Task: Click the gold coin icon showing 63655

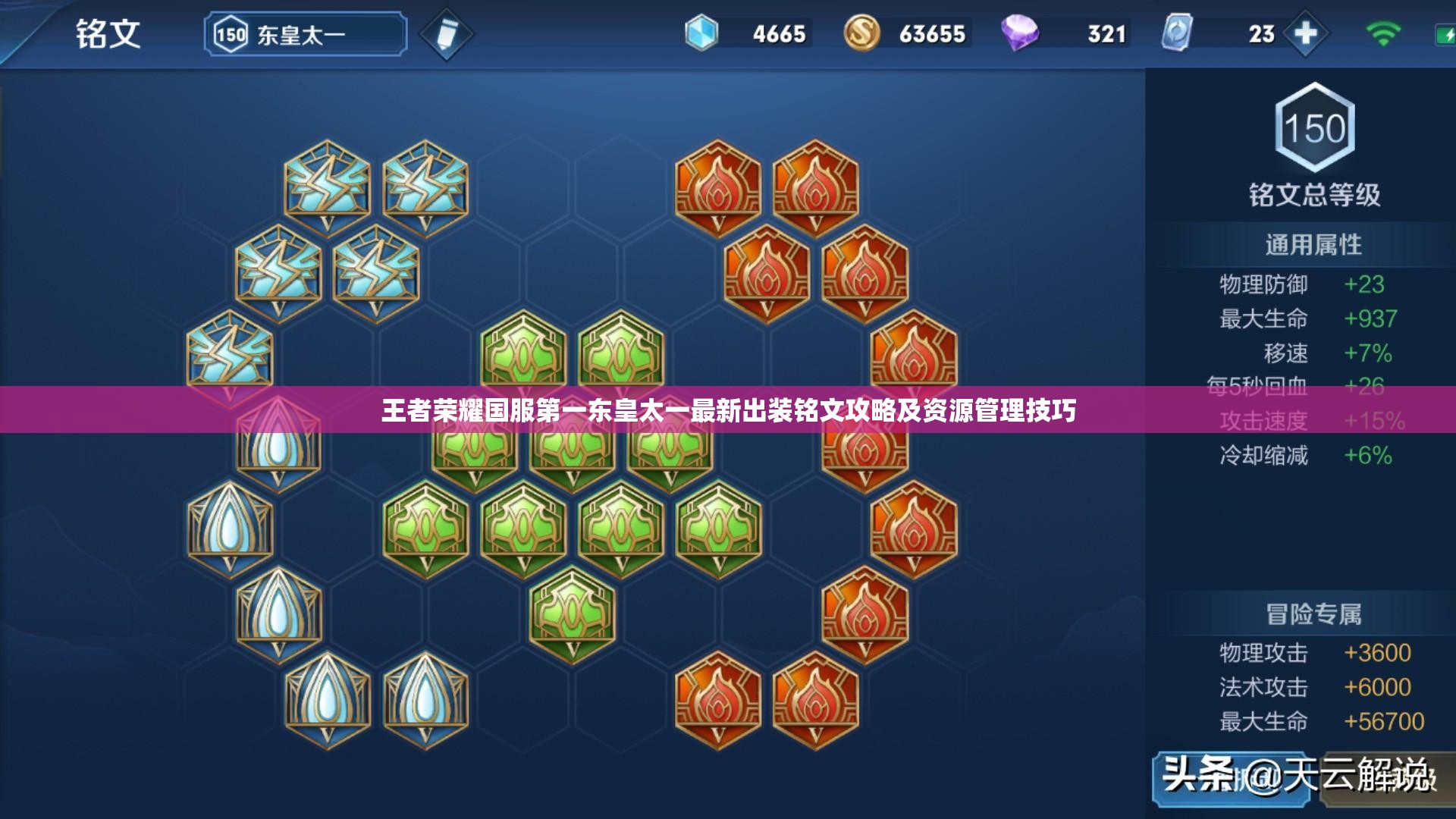Action: coord(861,33)
